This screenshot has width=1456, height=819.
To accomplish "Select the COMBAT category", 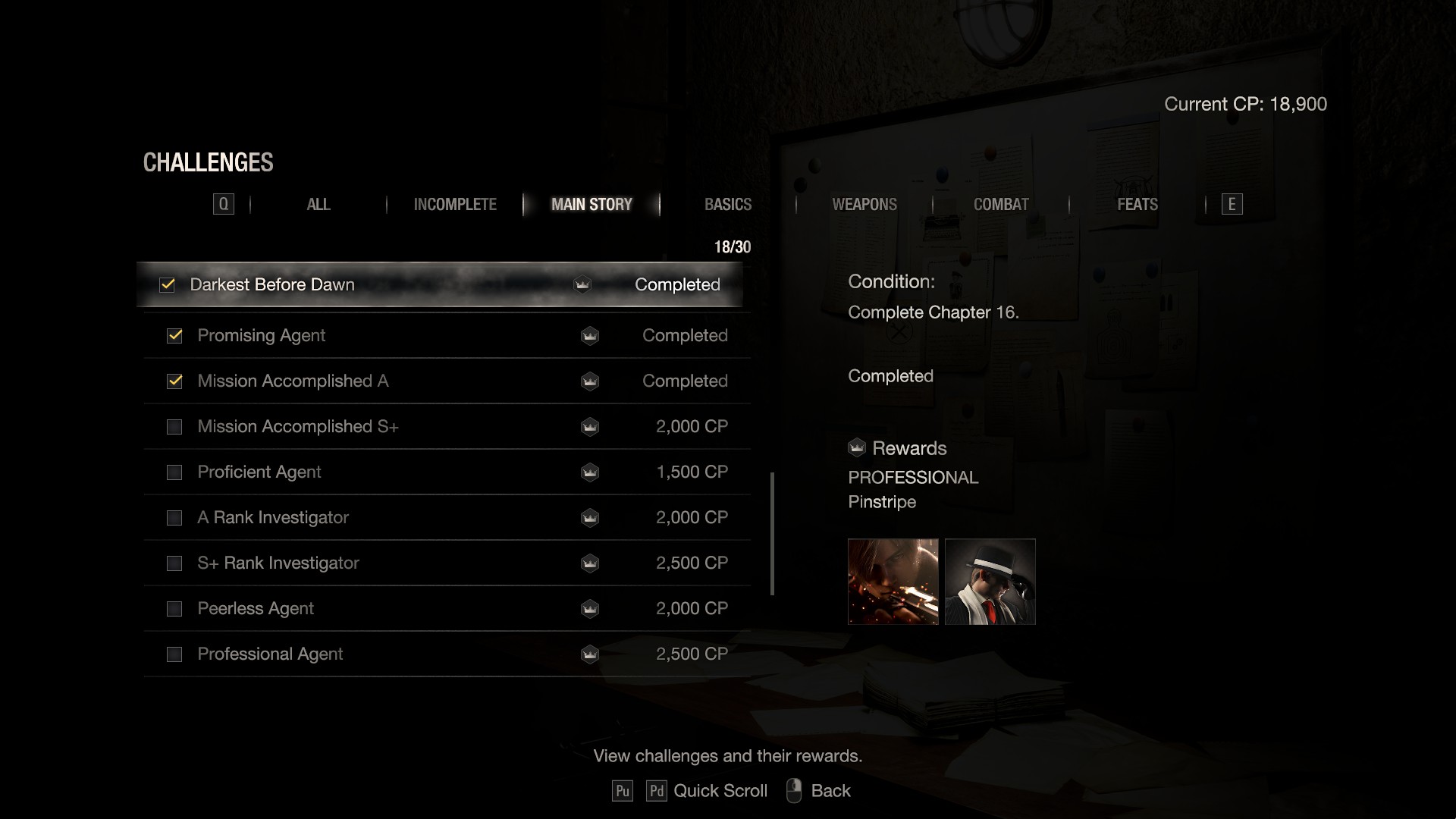I will (x=1001, y=204).
